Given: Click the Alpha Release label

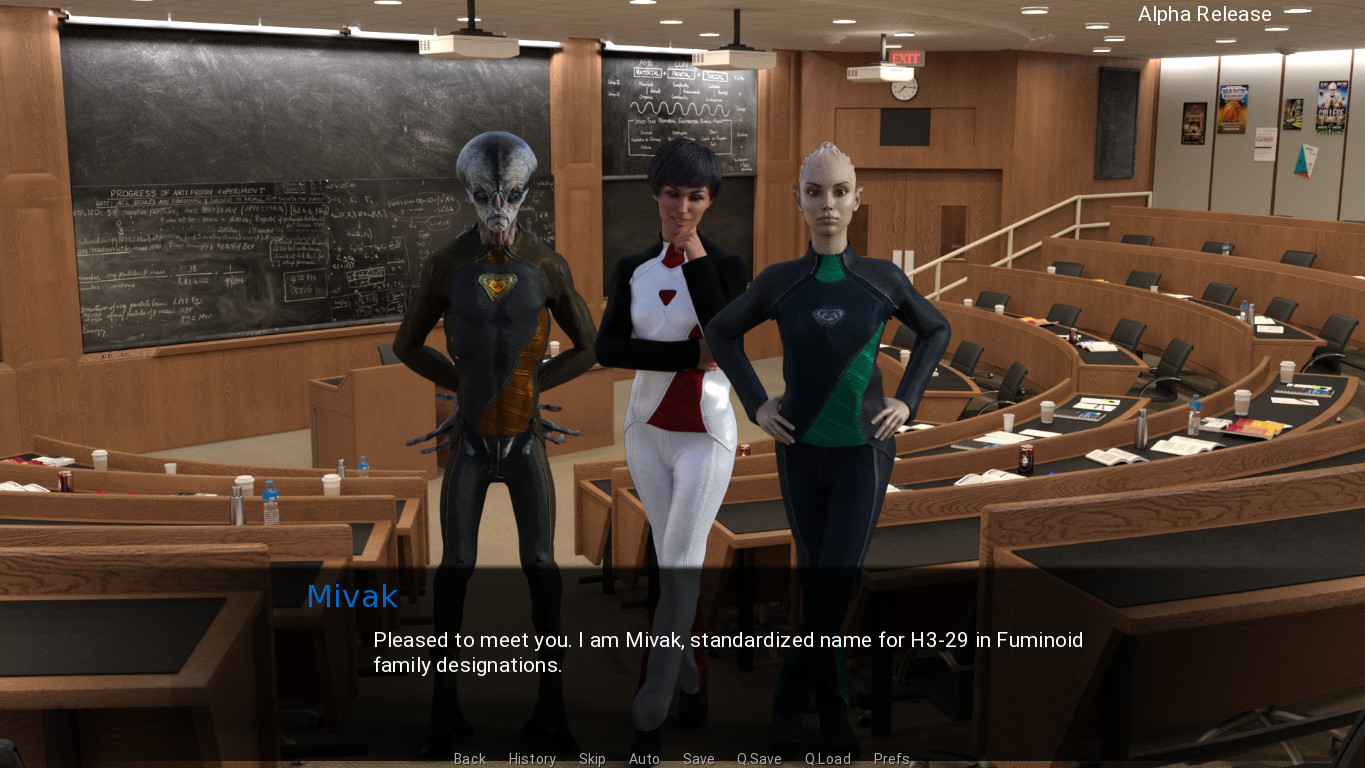Looking at the screenshot, I should tap(1203, 14).
